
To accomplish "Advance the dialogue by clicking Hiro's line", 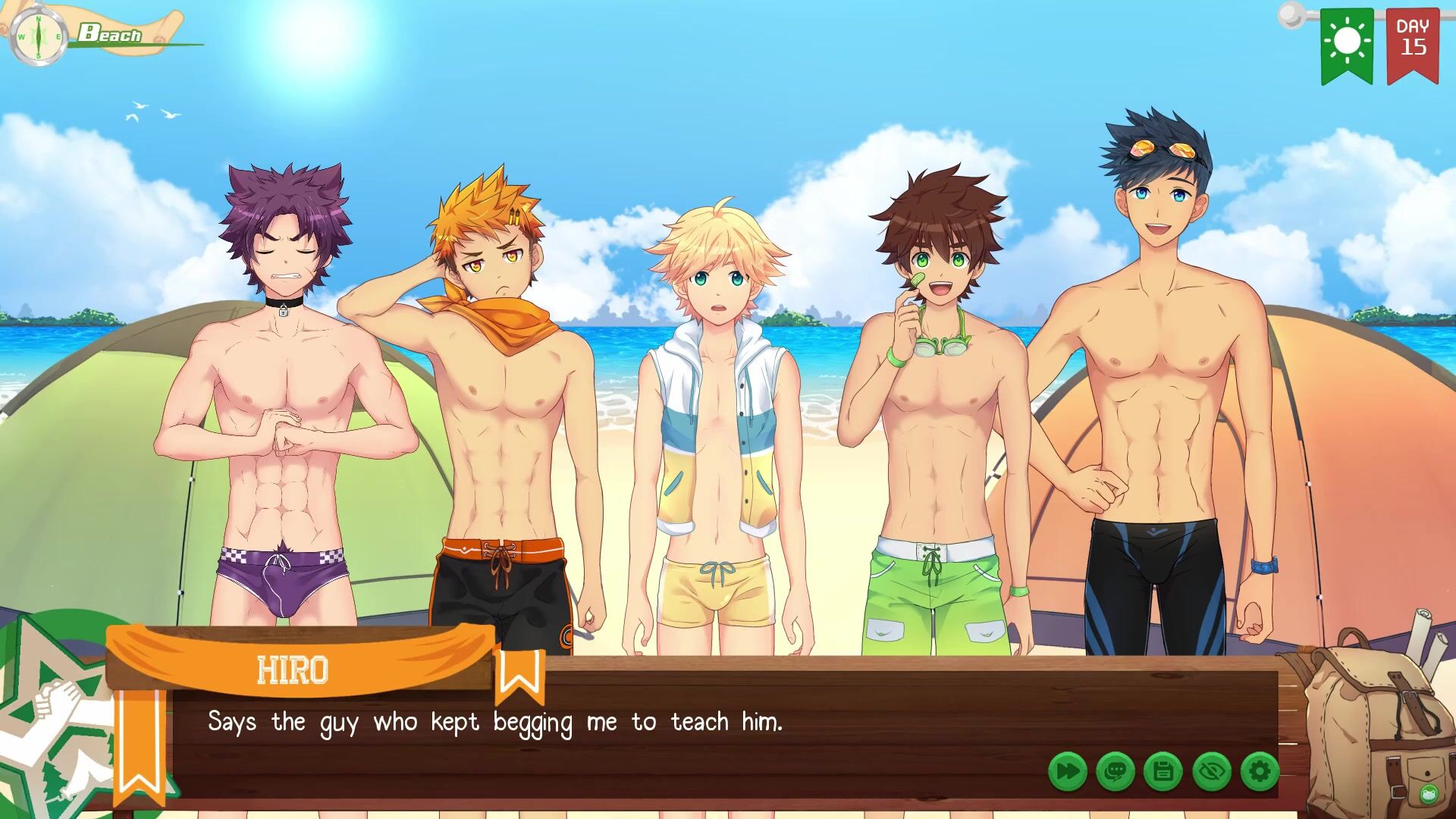I will 494,722.
